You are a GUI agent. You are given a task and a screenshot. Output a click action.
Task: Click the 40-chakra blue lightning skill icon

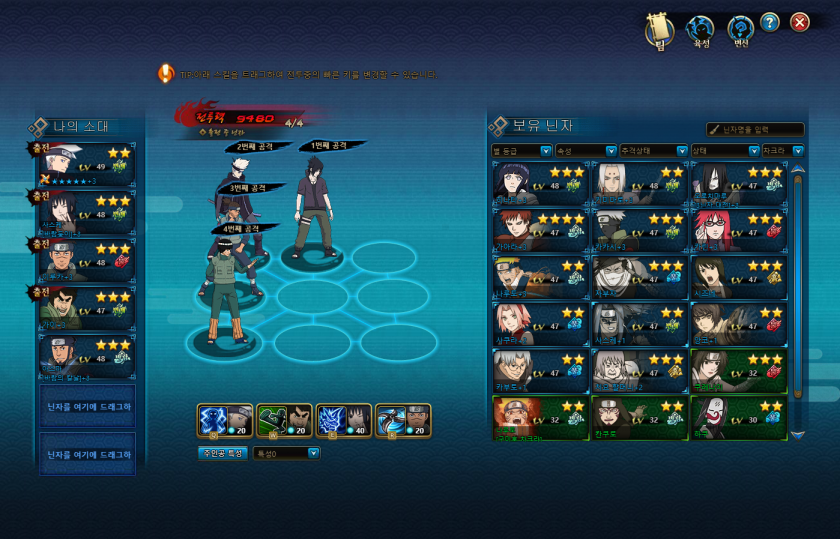coord(344,421)
